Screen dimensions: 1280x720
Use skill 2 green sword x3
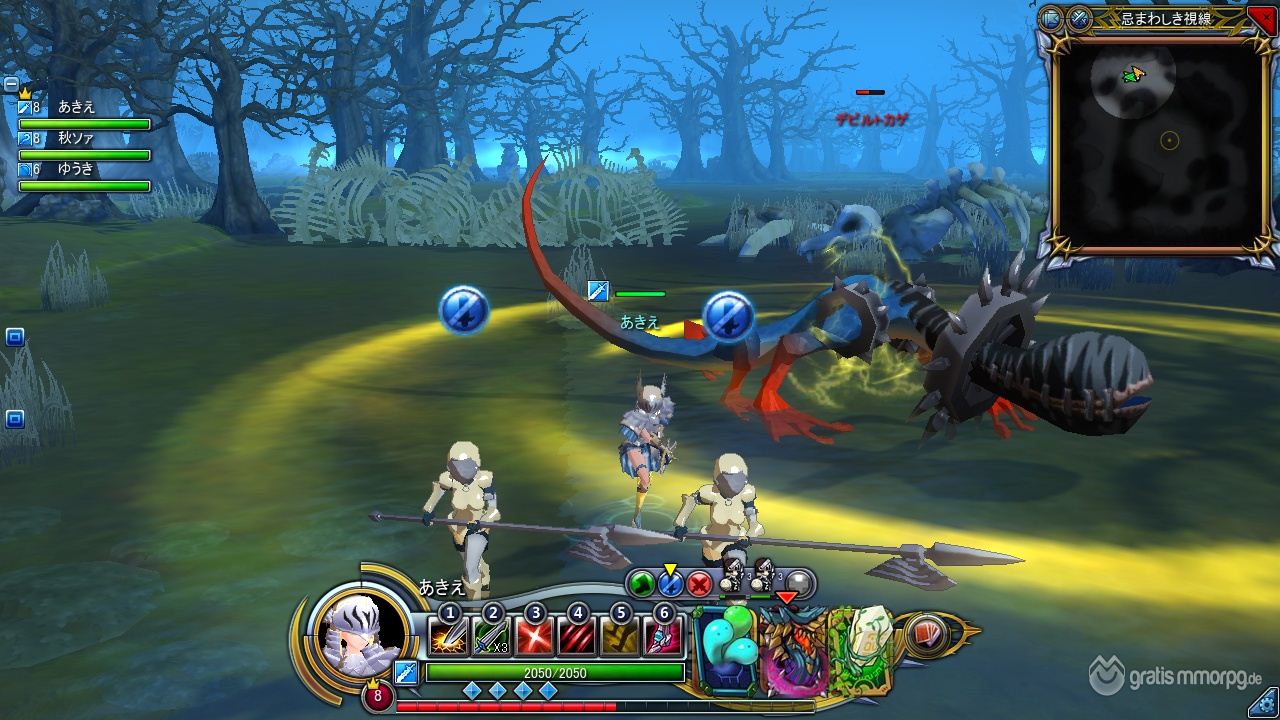490,637
